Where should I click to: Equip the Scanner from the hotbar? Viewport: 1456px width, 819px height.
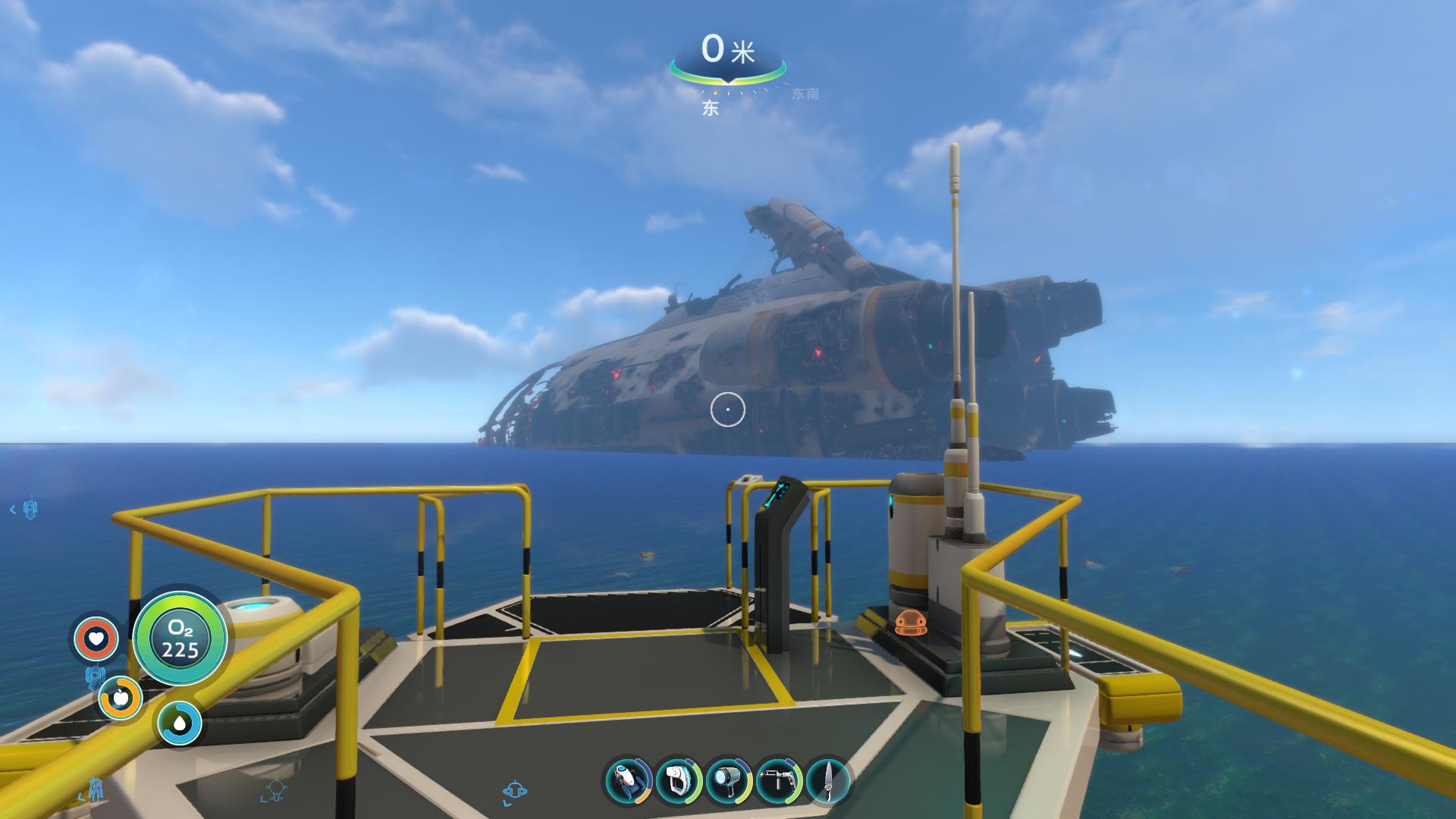pyautogui.click(x=679, y=780)
